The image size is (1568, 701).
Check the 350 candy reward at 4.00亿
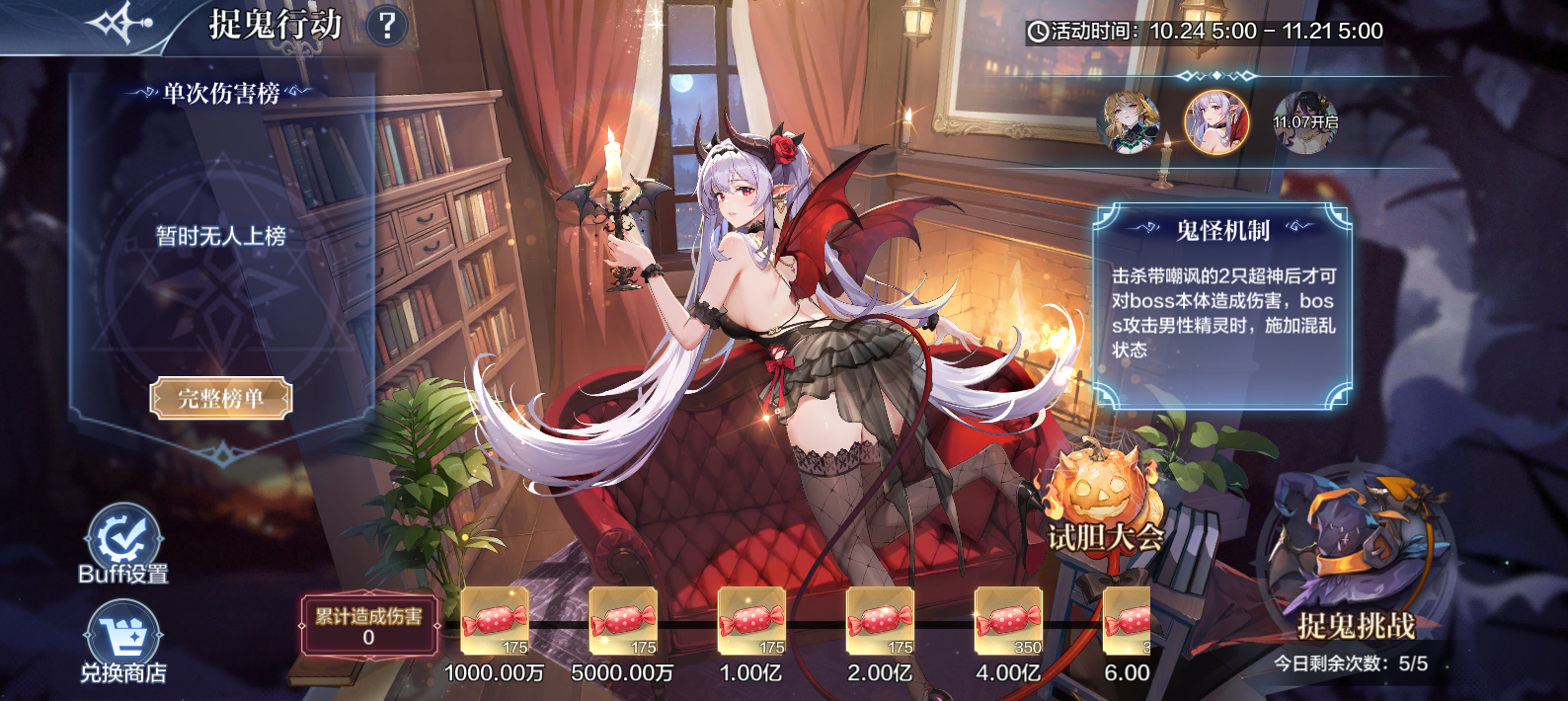pyautogui.click(x=1008, y=621)
